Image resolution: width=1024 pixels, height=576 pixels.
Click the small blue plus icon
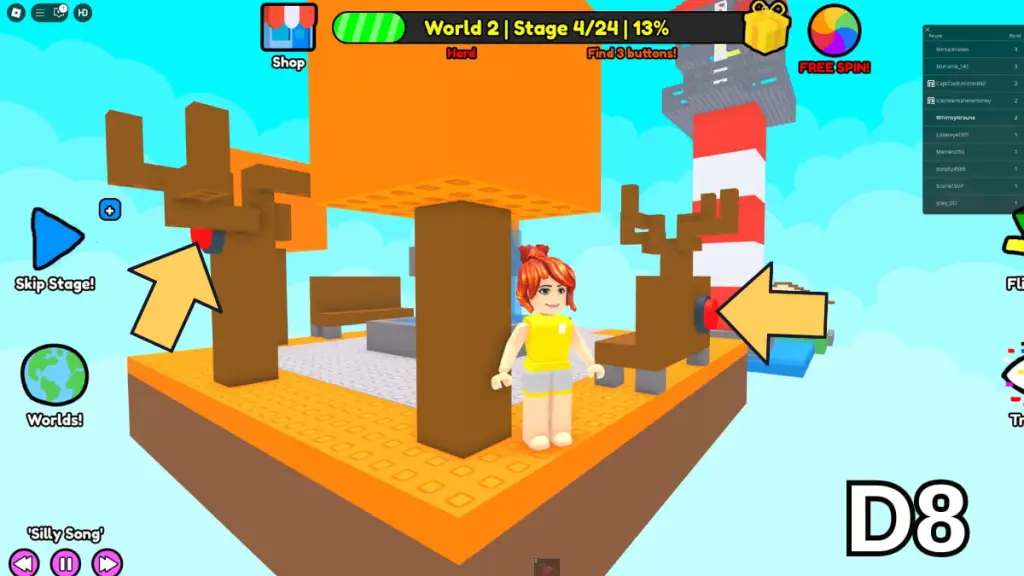[x=110, y=210]
